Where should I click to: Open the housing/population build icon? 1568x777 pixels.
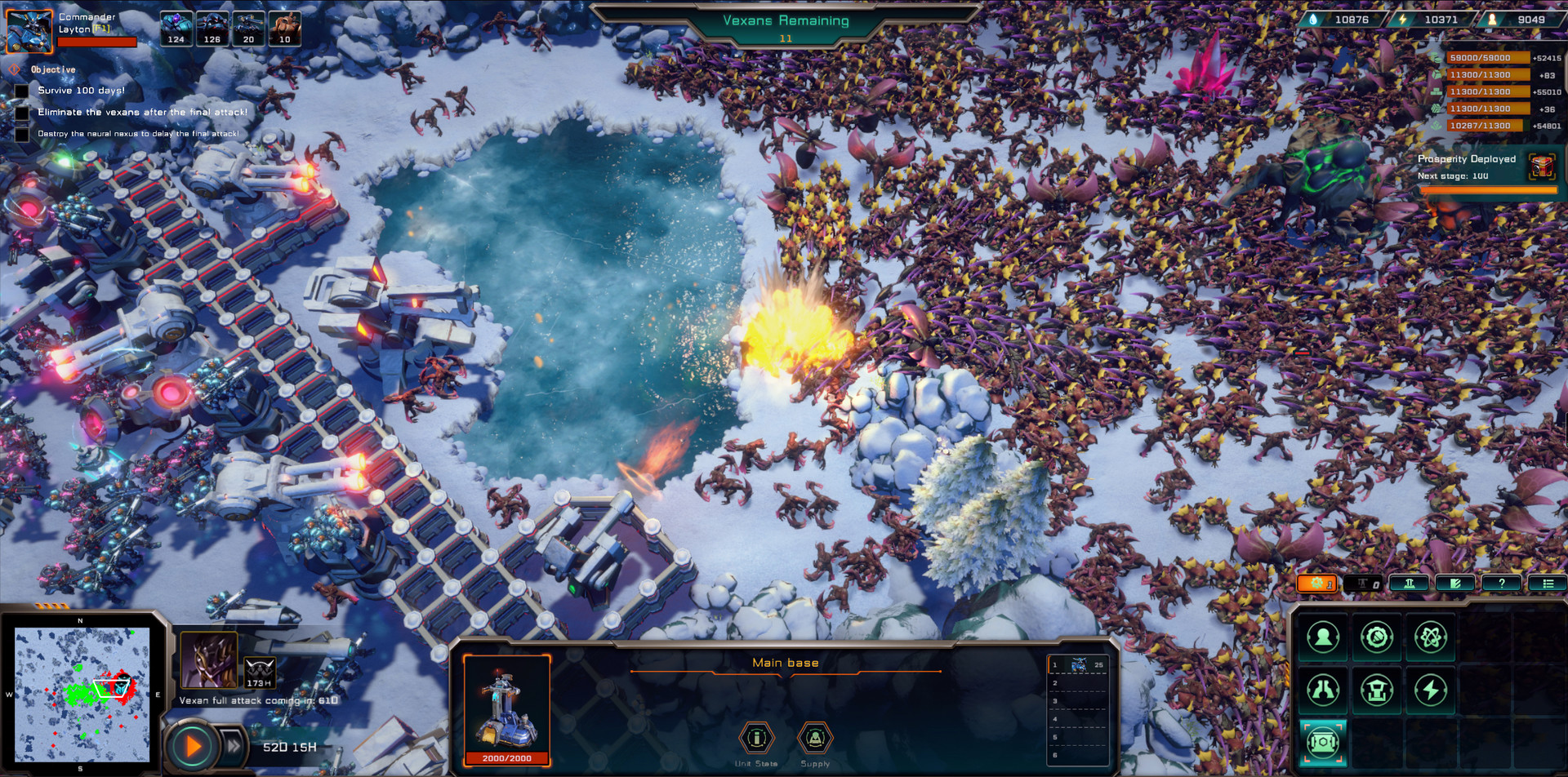tap(1323, 637)
